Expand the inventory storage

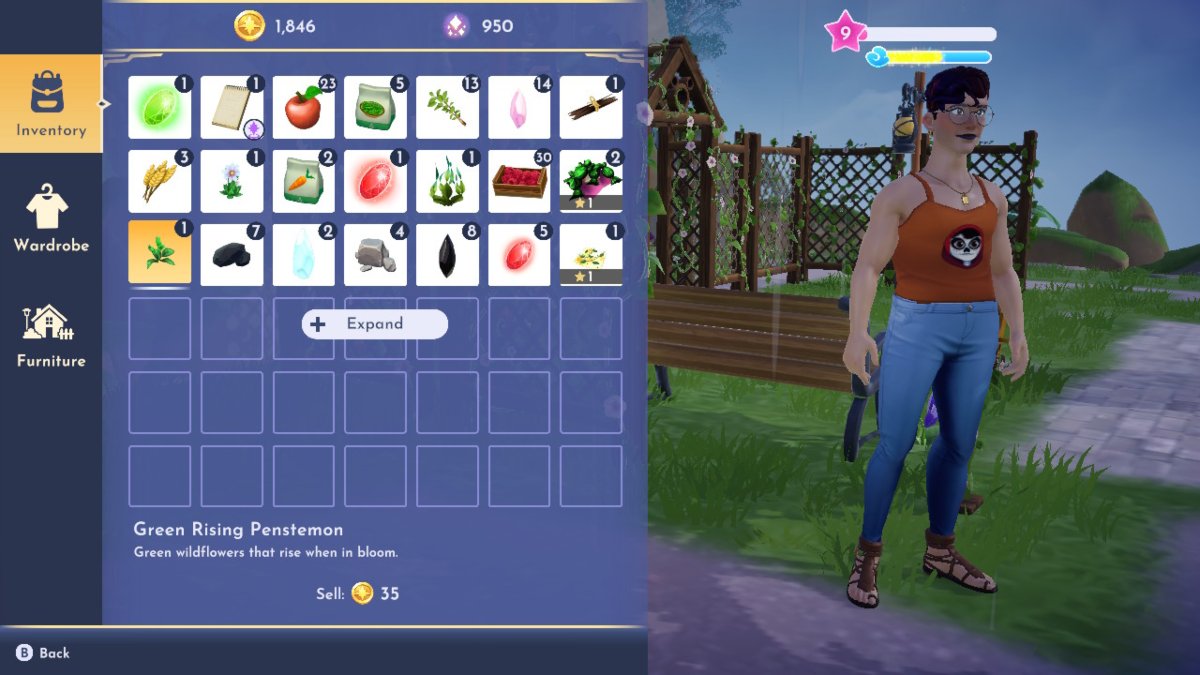tap(375, 324)
